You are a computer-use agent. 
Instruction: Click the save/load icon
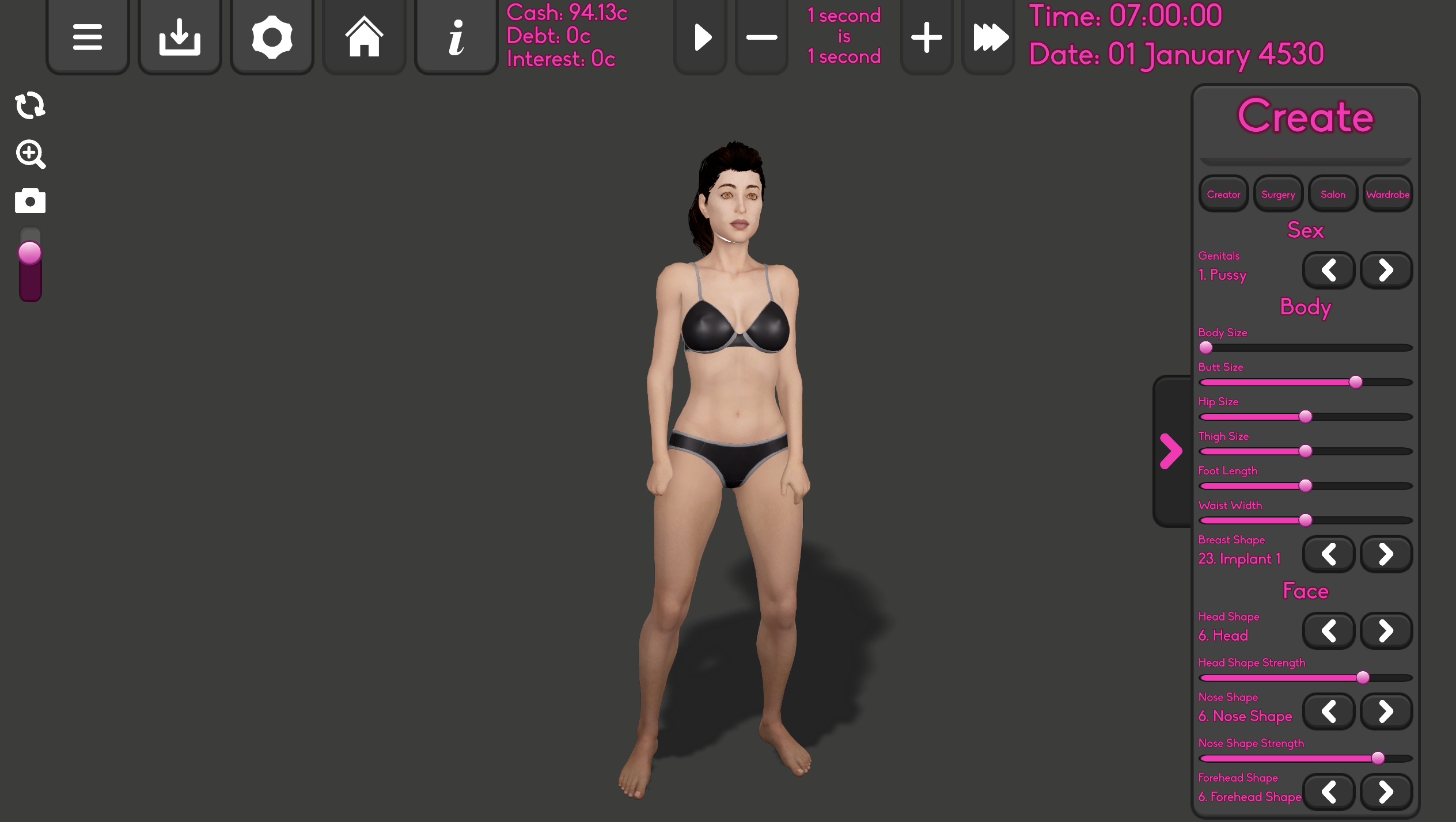179,36
